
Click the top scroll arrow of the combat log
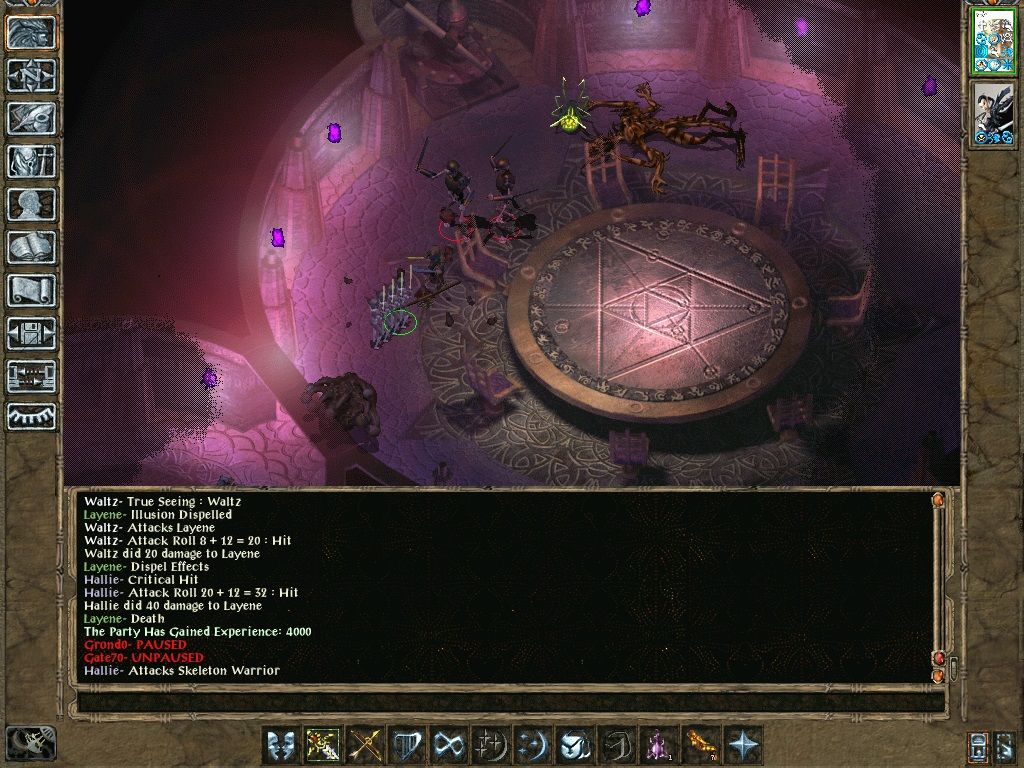[x=938, y=500]
